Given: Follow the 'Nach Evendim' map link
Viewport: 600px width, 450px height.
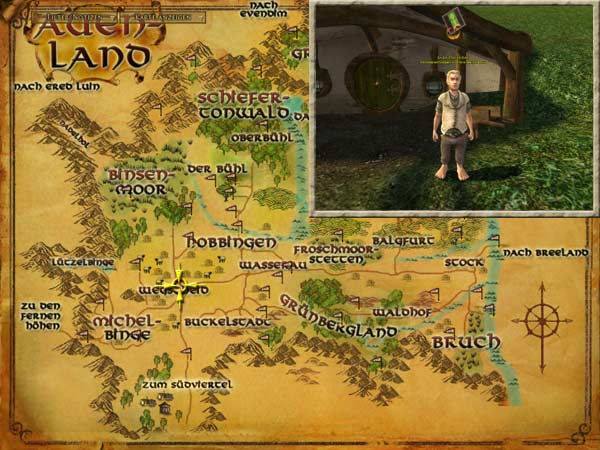Looking at the screenshot, I should click(x=265, y=10).
